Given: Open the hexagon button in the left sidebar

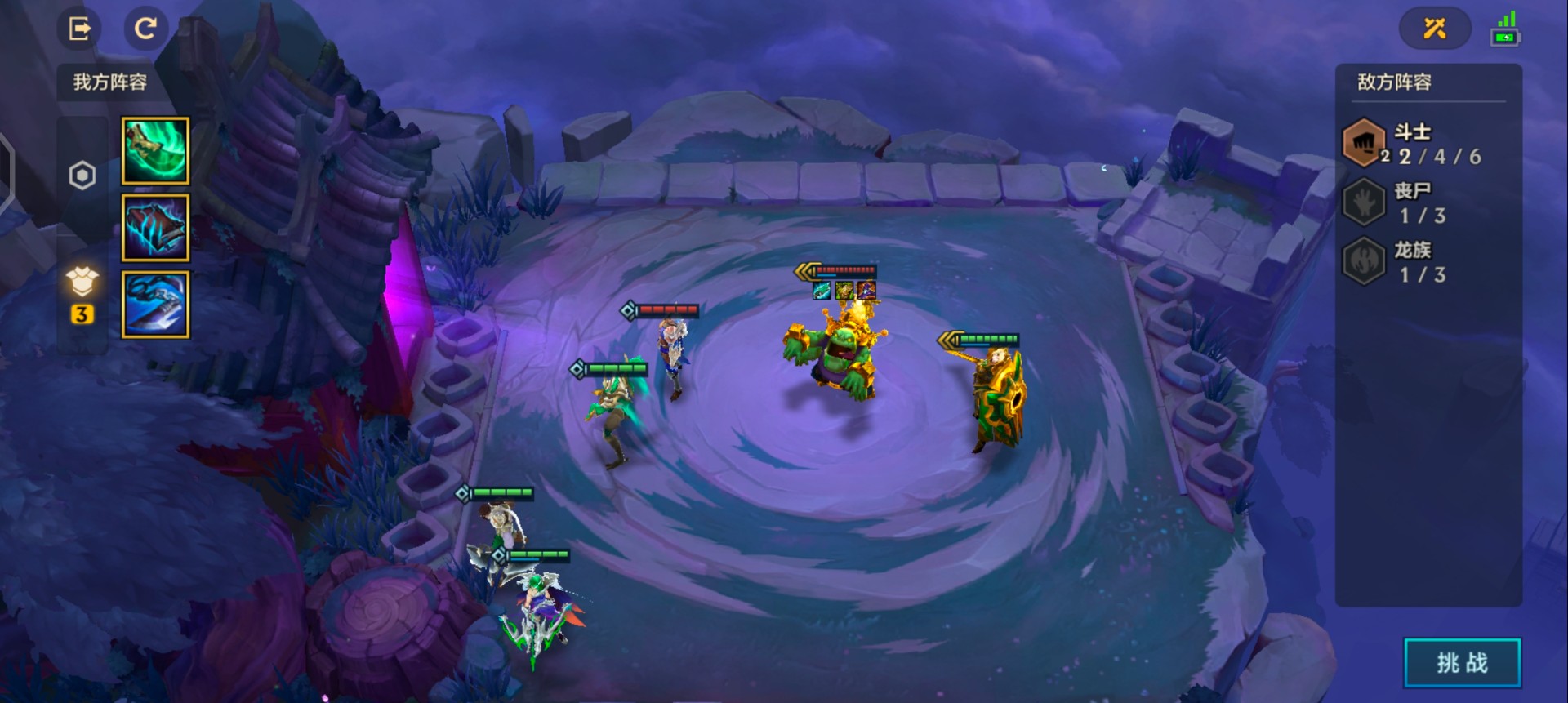Looking at the screenshot, I should coord(82,176).
